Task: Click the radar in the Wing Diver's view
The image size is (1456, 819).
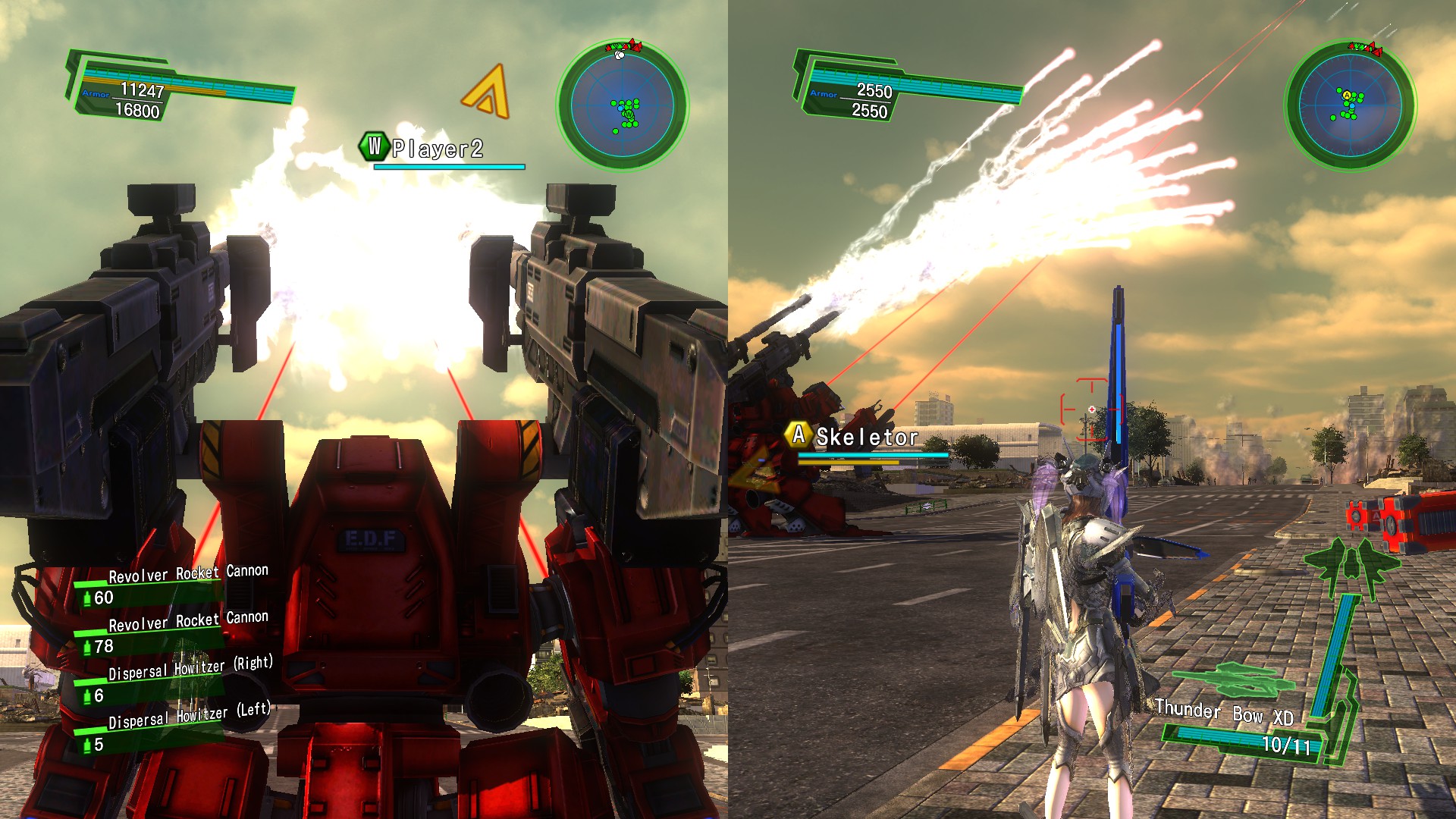Action: pyautogui.click(x=1350, y=105)
